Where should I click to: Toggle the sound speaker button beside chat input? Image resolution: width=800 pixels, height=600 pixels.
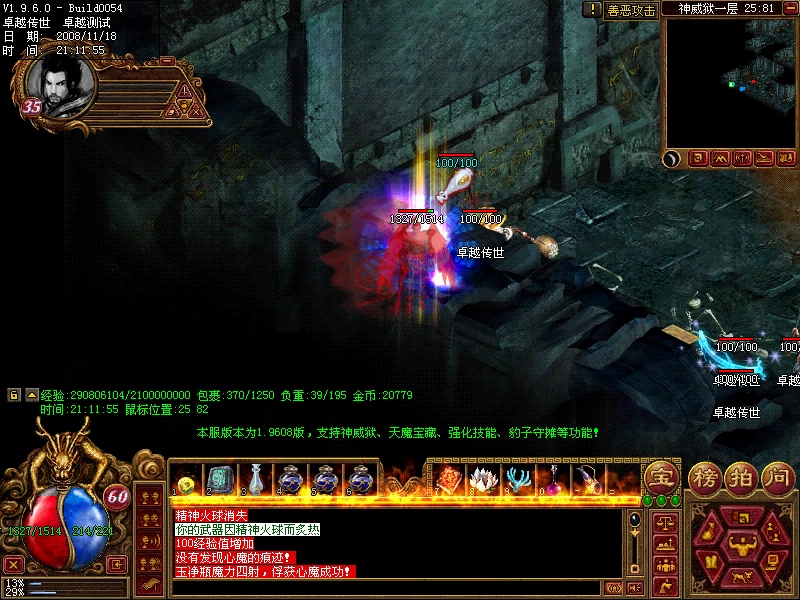coord(635,588)
